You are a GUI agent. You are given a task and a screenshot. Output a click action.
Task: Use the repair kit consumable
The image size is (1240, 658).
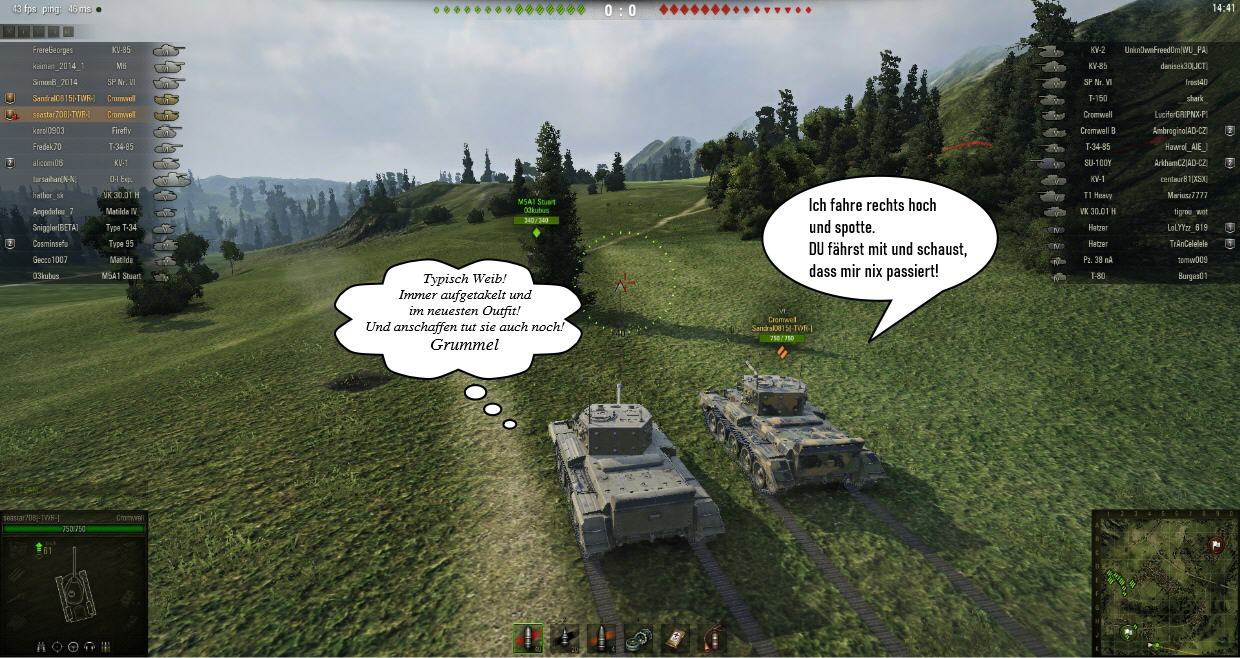637,638
